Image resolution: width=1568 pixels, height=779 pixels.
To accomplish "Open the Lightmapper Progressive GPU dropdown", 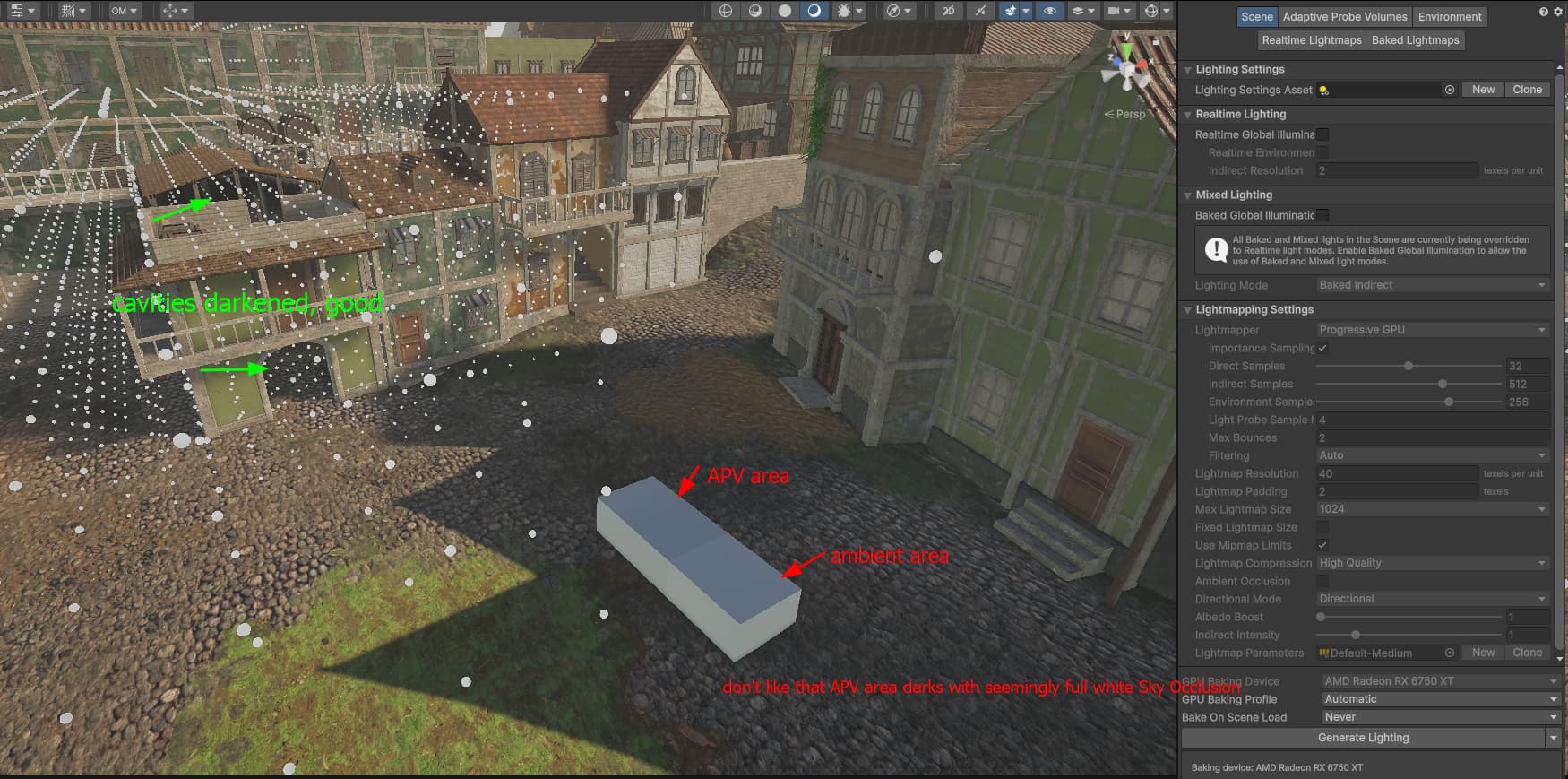I will click(x=1431, y=330).
